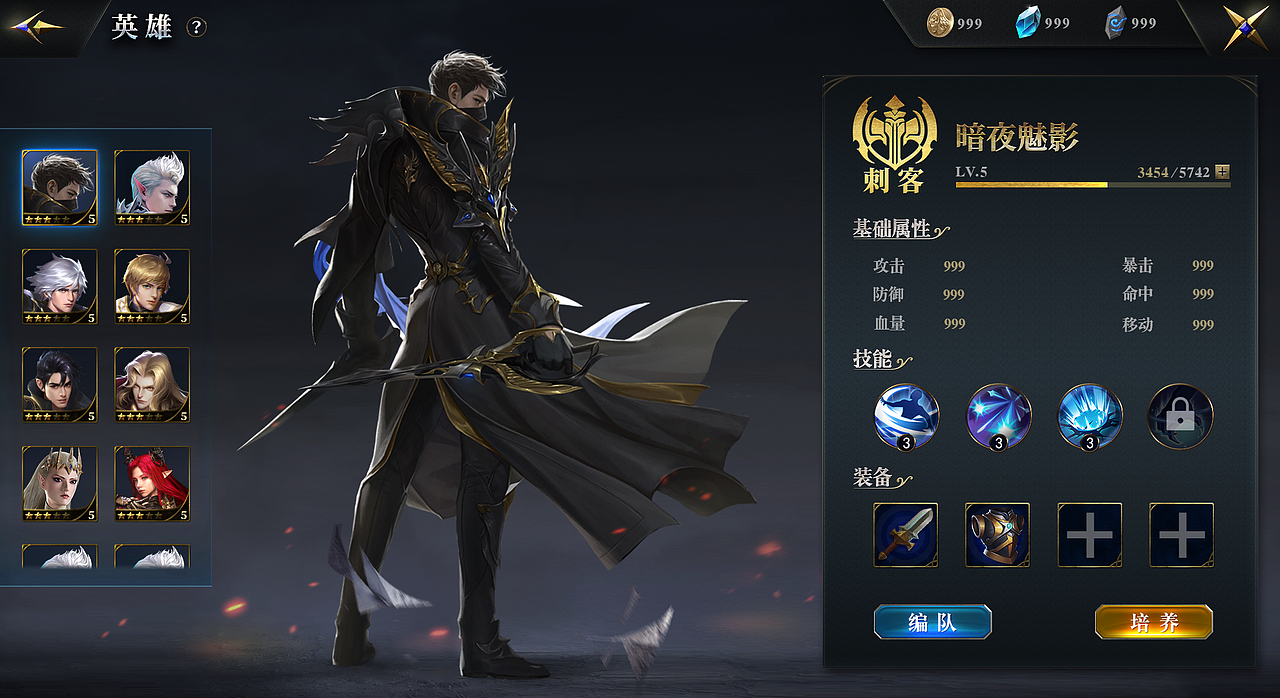Click the orange 培养 button
The height and width of the screenshot is (698, 1280).
click(1154, 622)
